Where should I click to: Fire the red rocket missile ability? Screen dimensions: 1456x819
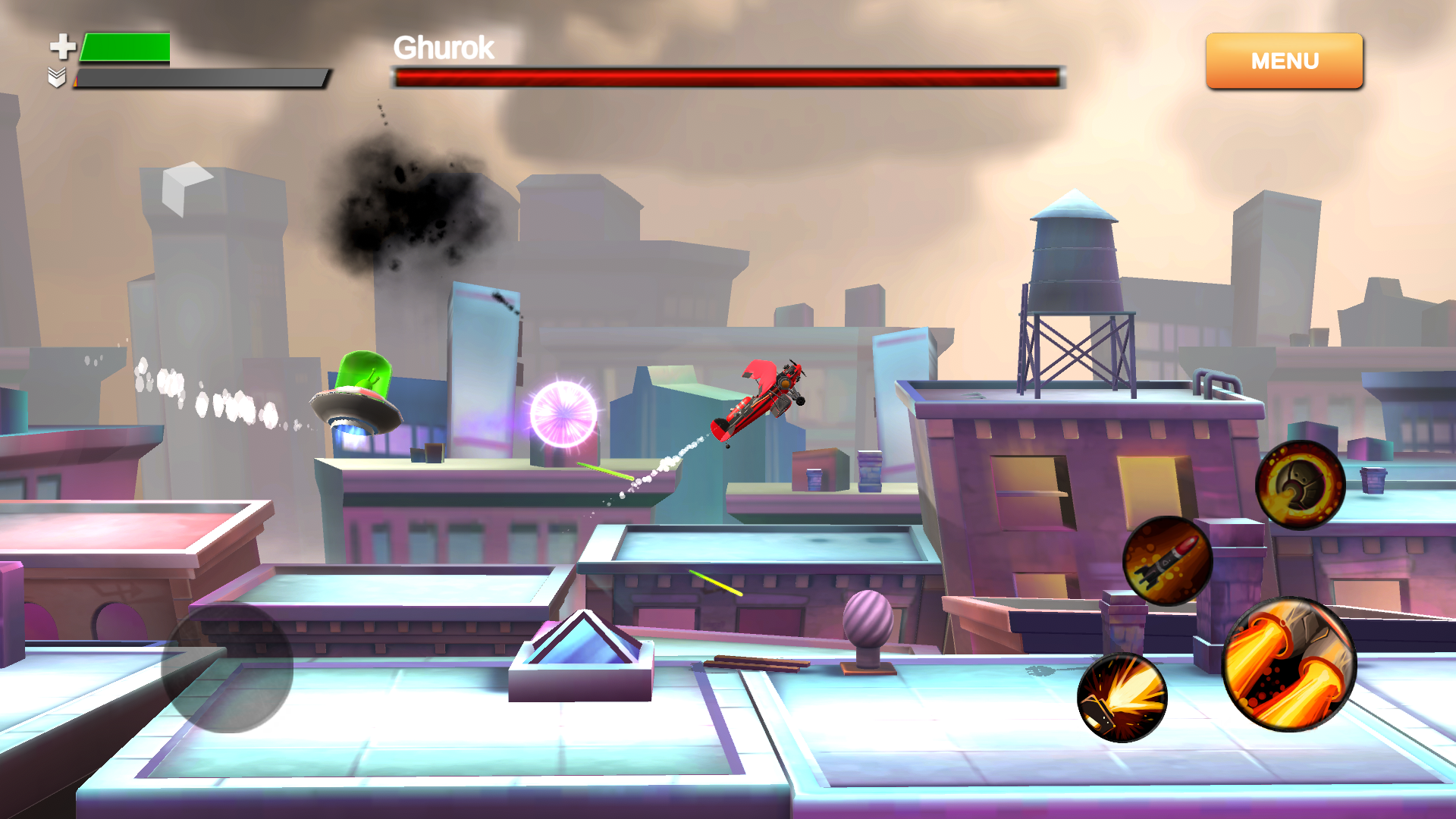(1167, 561)
